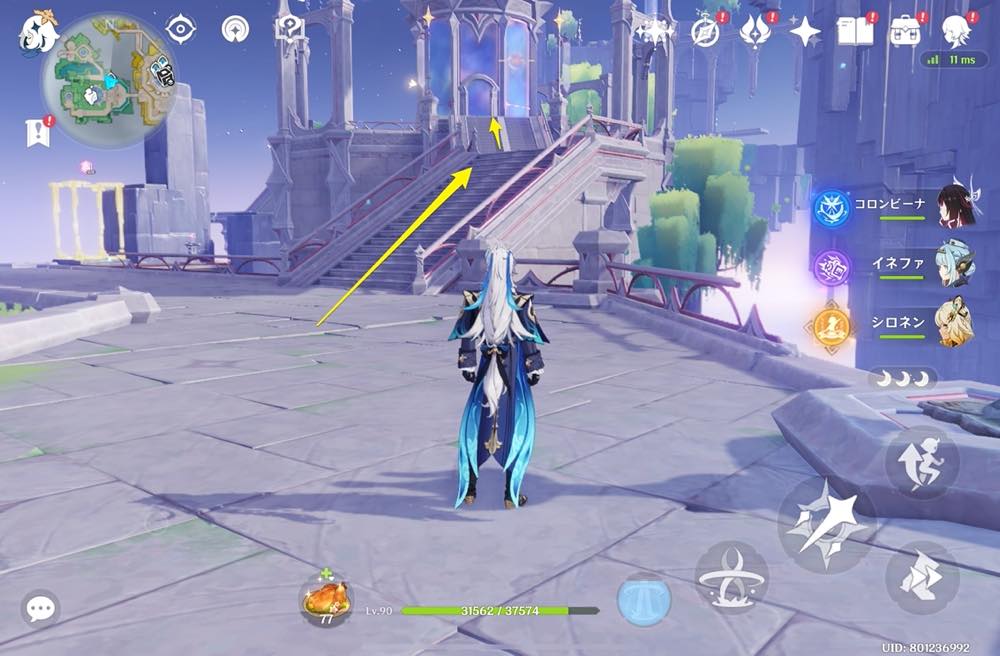Switch to party member シロネン
The image size is (1000, 656).
pos(955,324)
